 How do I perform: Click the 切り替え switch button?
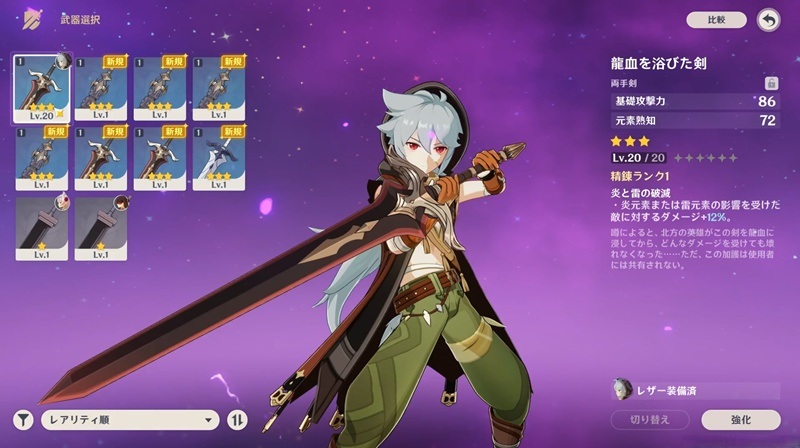pos(650,420)
